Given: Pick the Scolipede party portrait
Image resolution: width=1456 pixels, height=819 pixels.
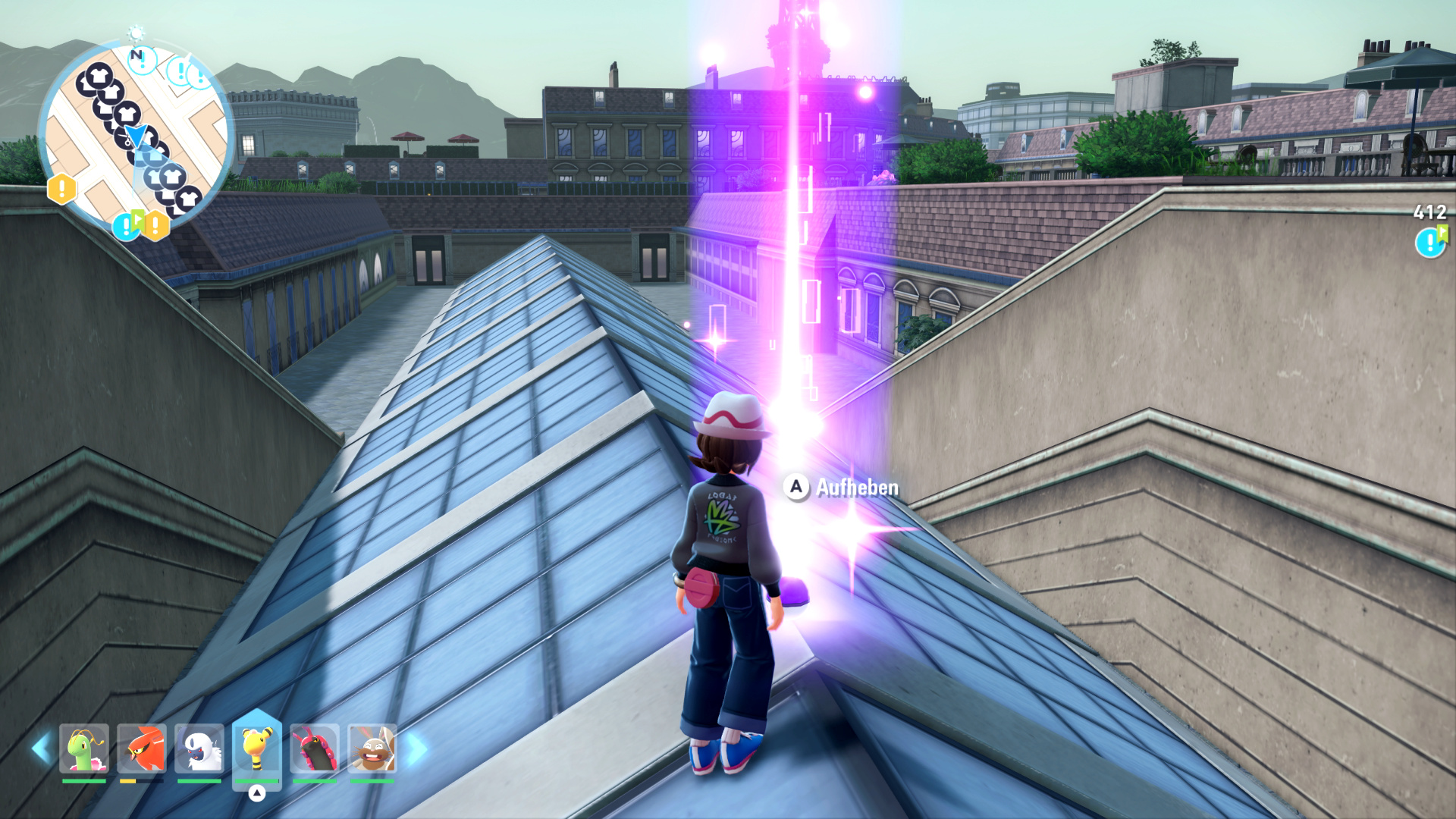Looking at the screenshot, I should click(315, 748).
